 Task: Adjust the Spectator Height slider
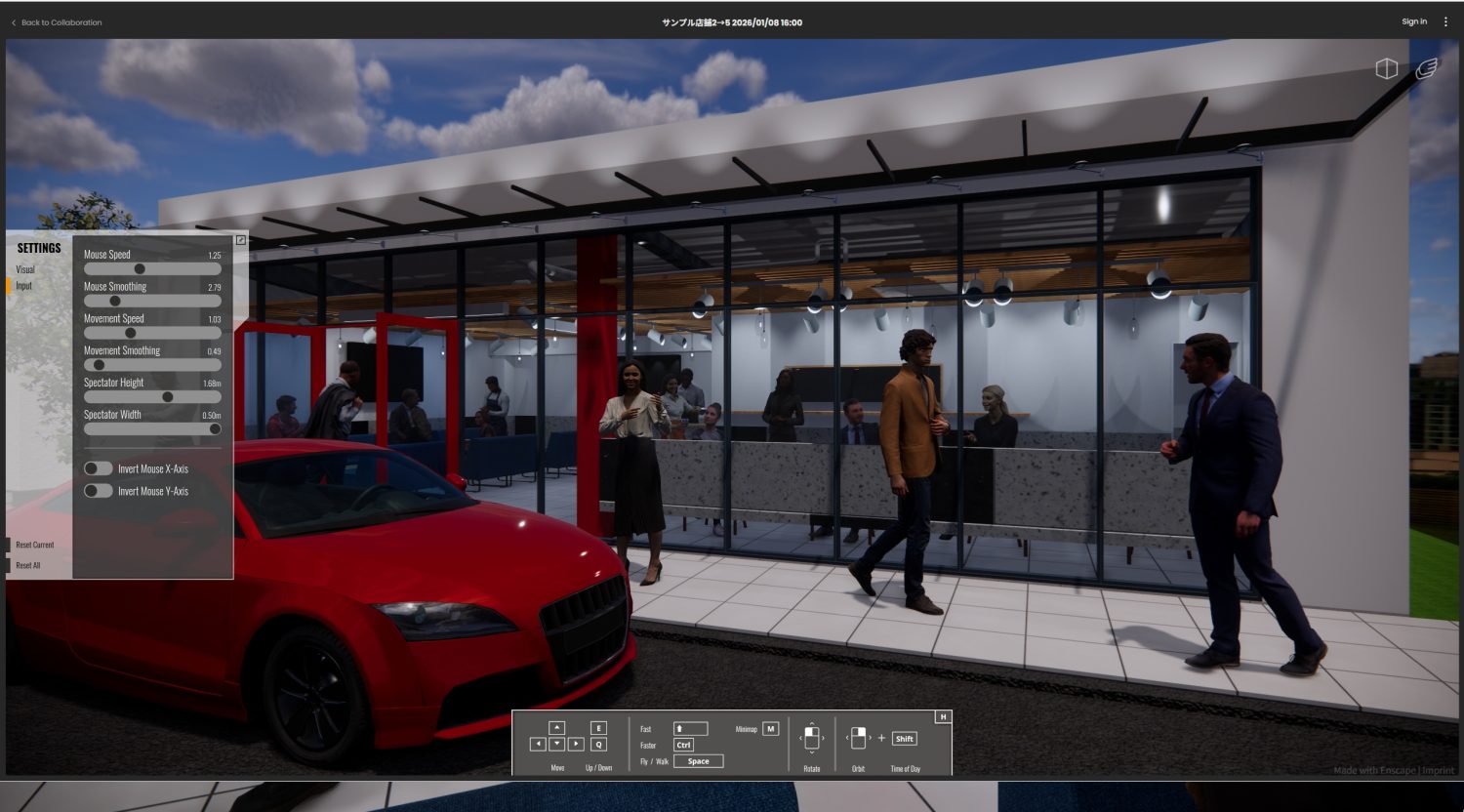click(x=167, y=397)
